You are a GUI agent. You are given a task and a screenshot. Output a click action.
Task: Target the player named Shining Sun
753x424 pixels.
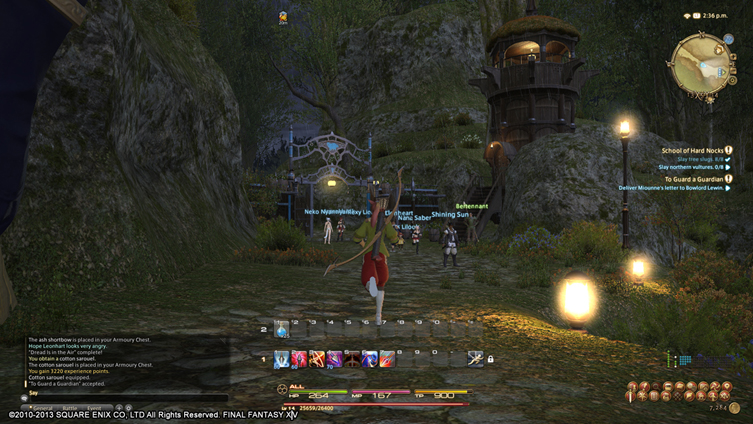[450, 215]
